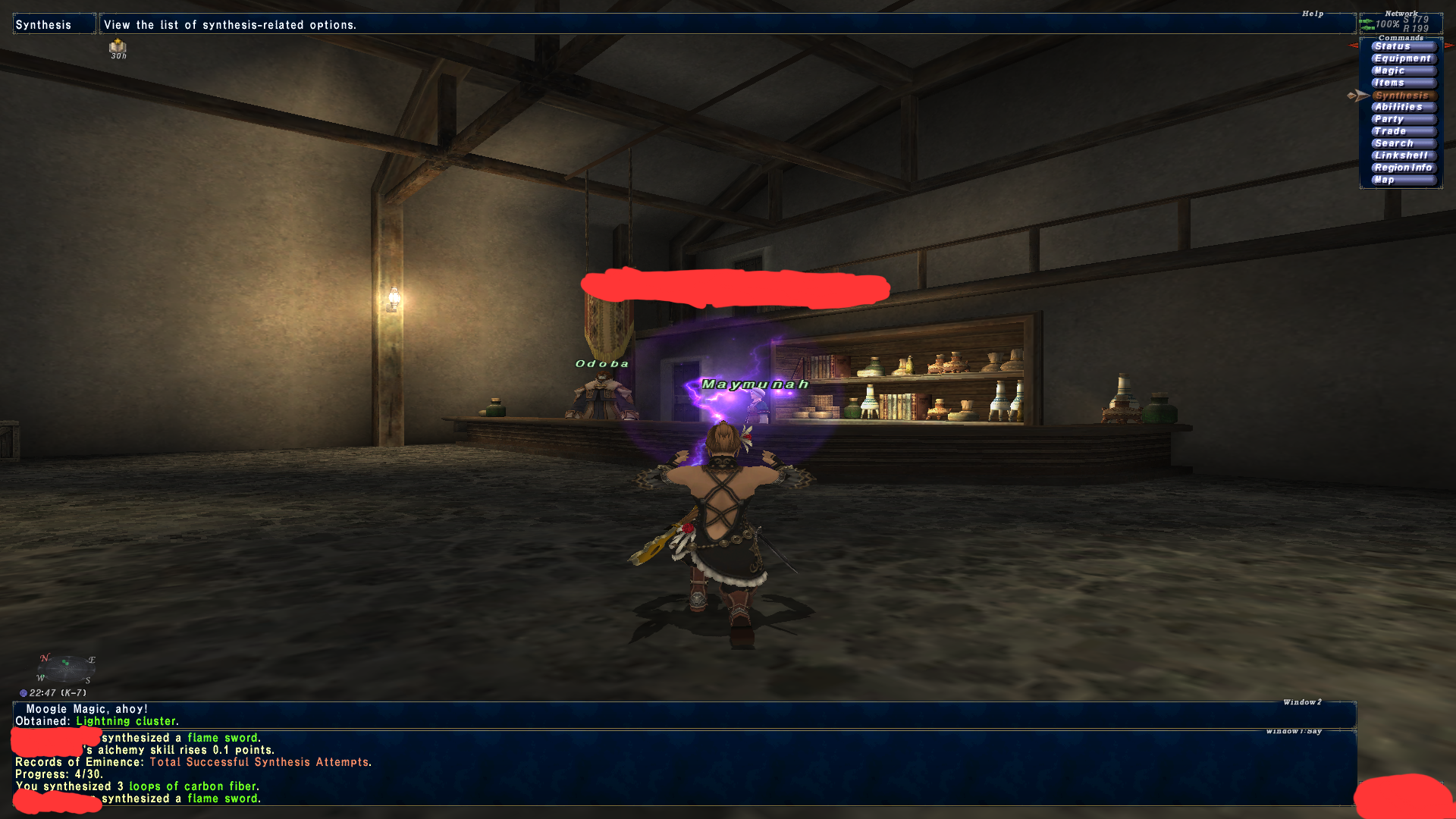This screenshot has height=819, width=1456.
Task: Open the Magic menu entry
Action: point(1402,71)
